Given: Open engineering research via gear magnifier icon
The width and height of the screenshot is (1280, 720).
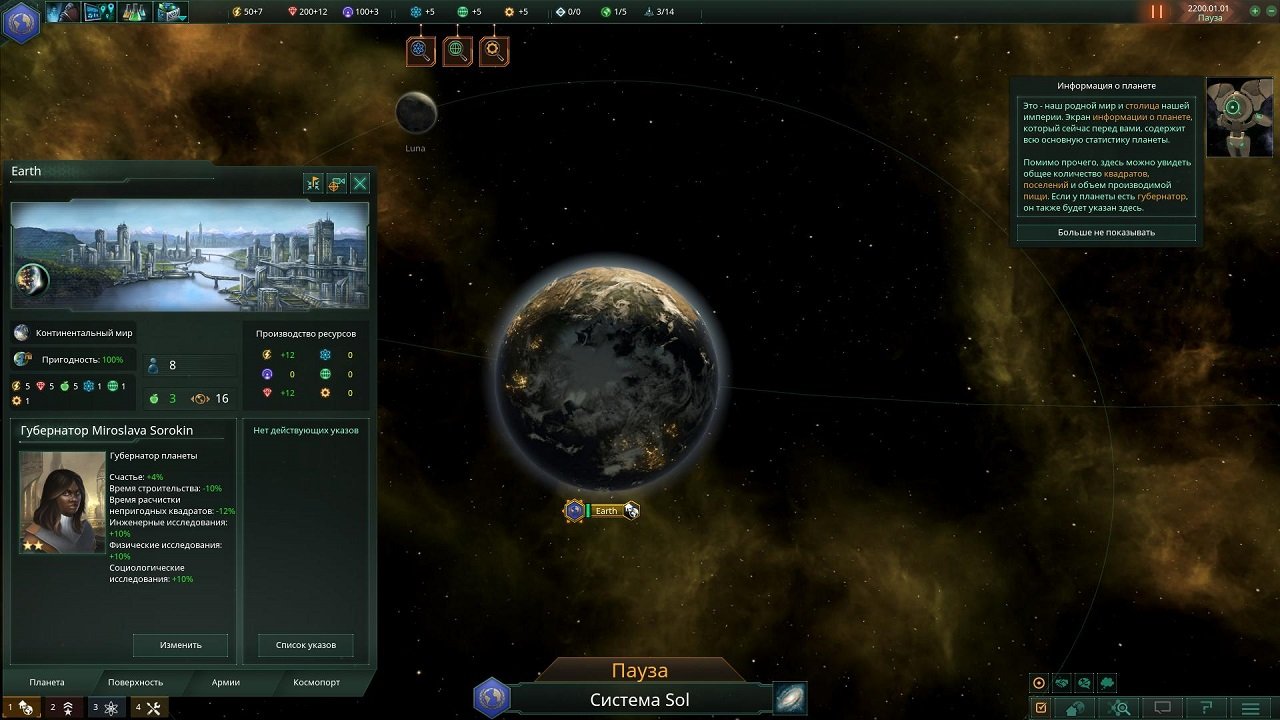Looking at the screenshot, I should (496, 50).
